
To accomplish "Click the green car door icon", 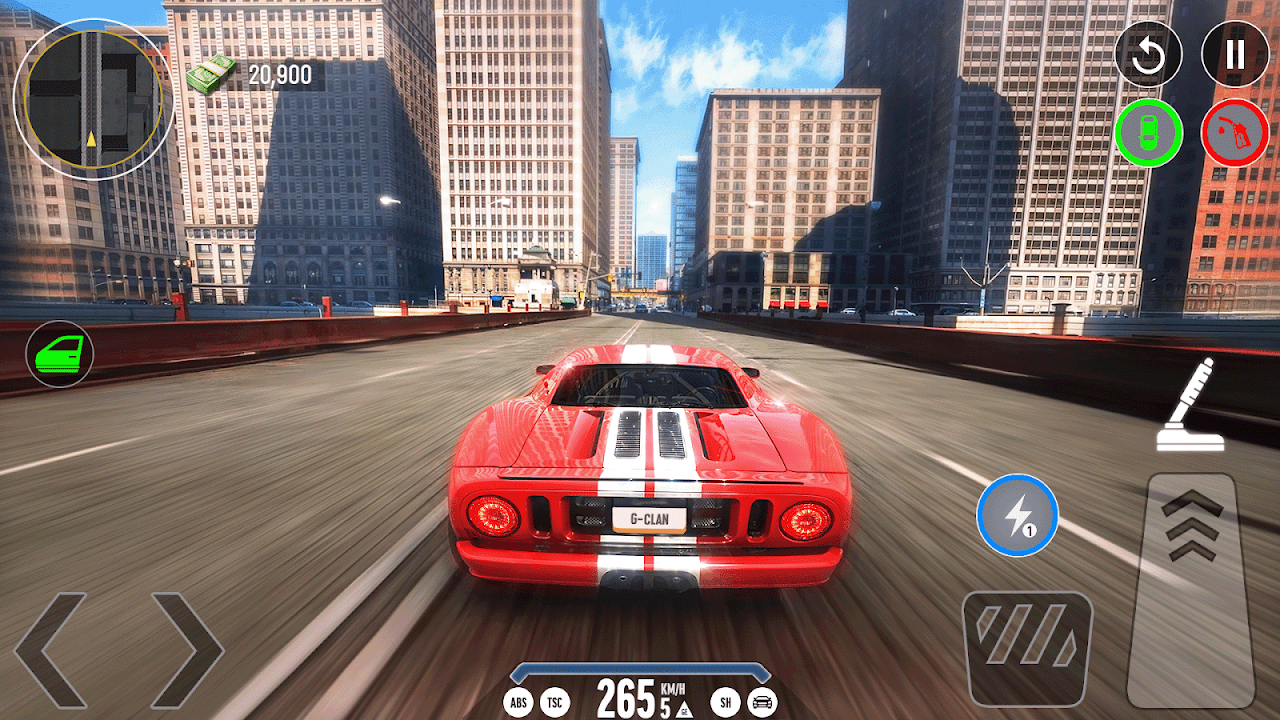I will 60,354.
